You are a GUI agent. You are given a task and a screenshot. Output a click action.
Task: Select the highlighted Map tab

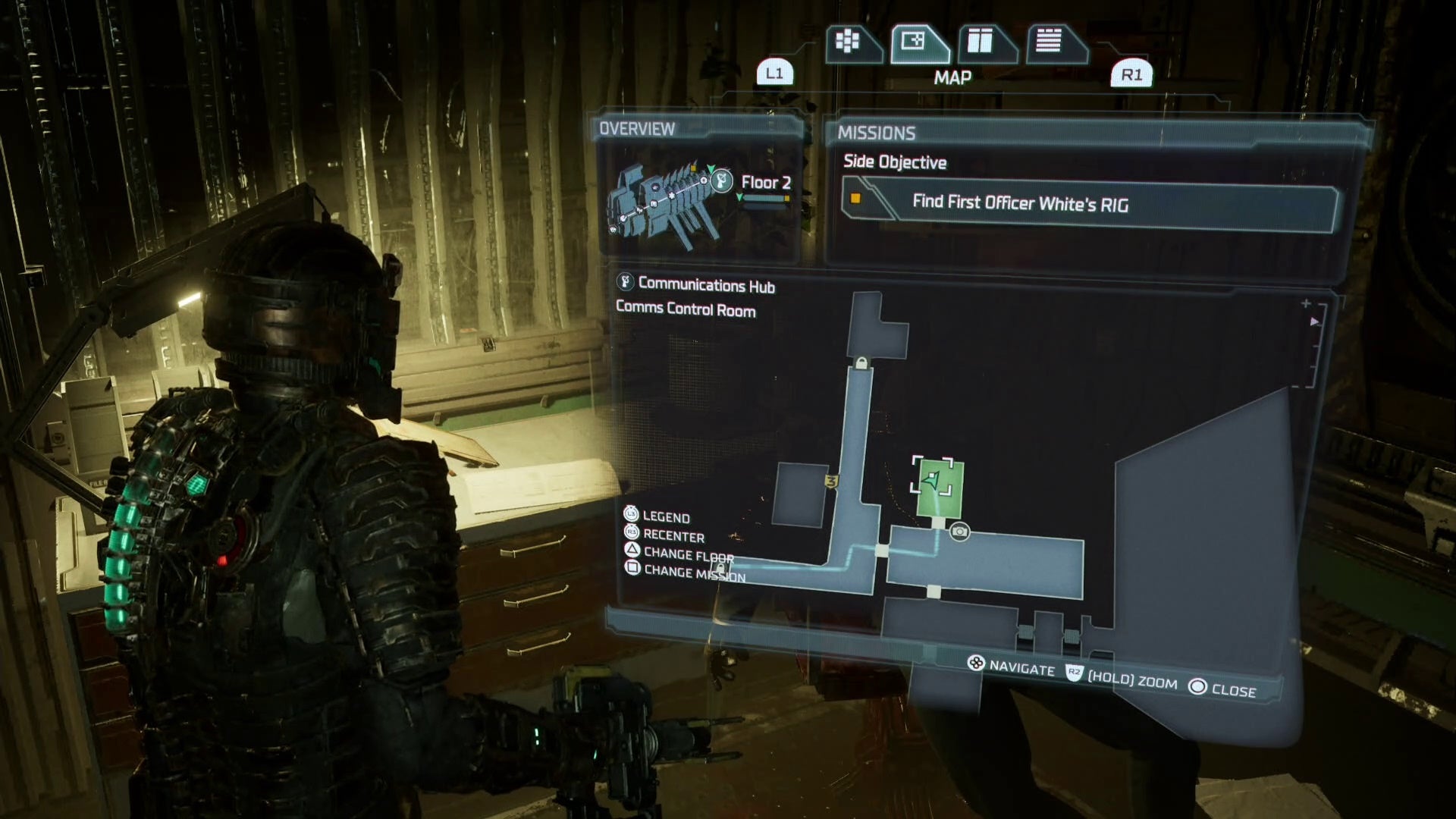915,42
